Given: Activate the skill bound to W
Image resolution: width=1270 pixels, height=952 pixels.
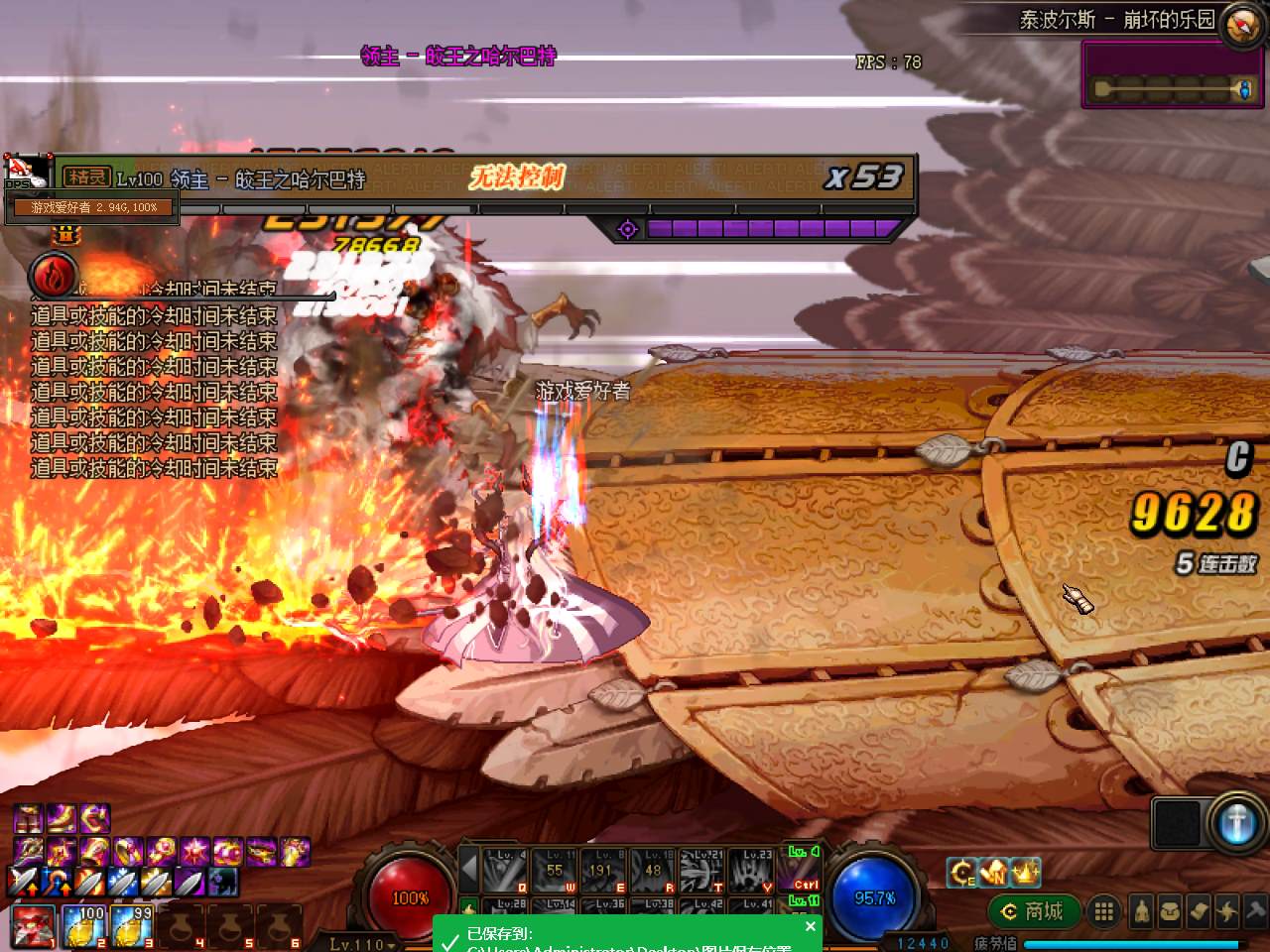Looking at the screenshot, I should pos(555,870).
